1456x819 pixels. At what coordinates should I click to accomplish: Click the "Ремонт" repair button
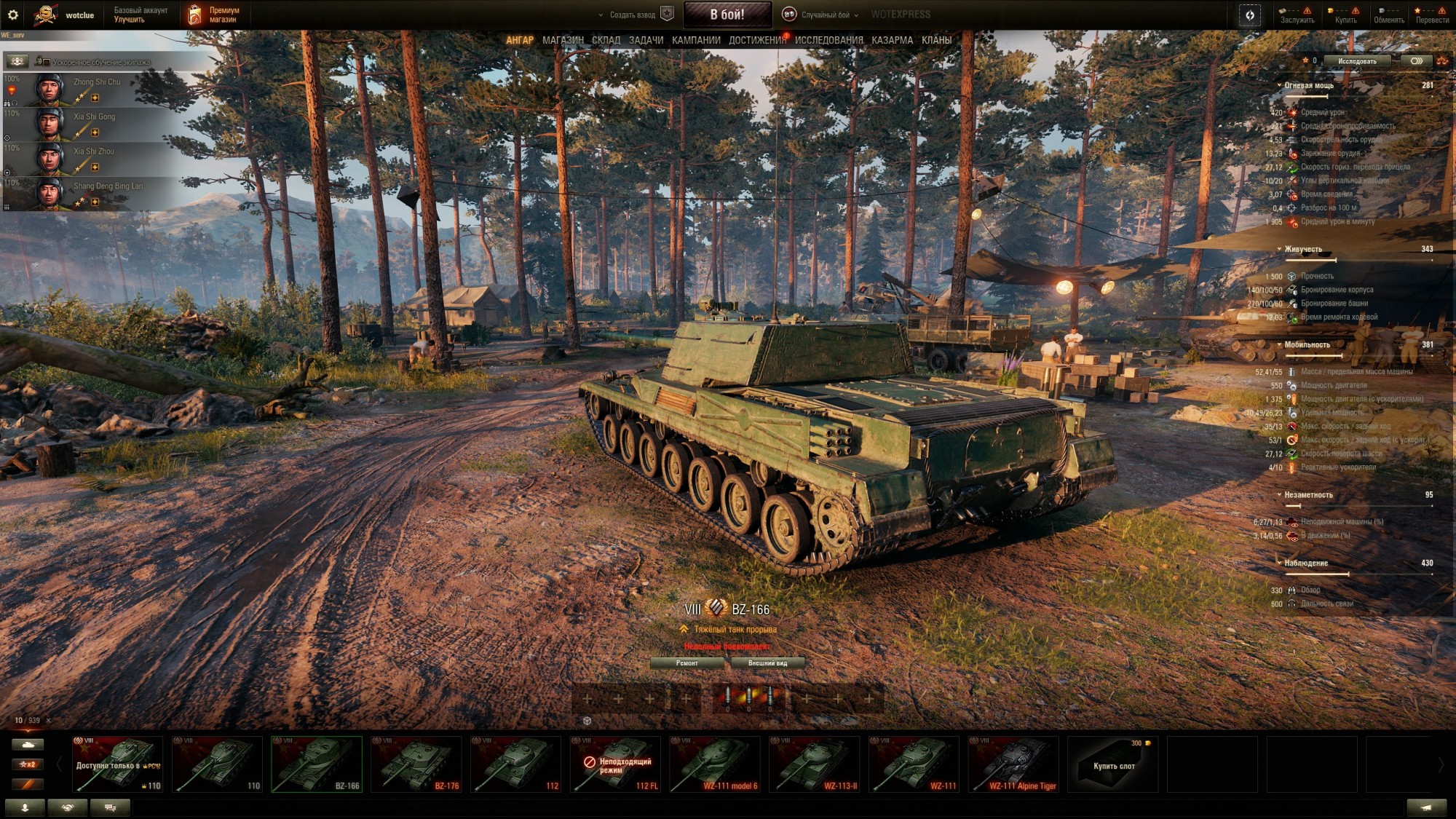[687, 663]
